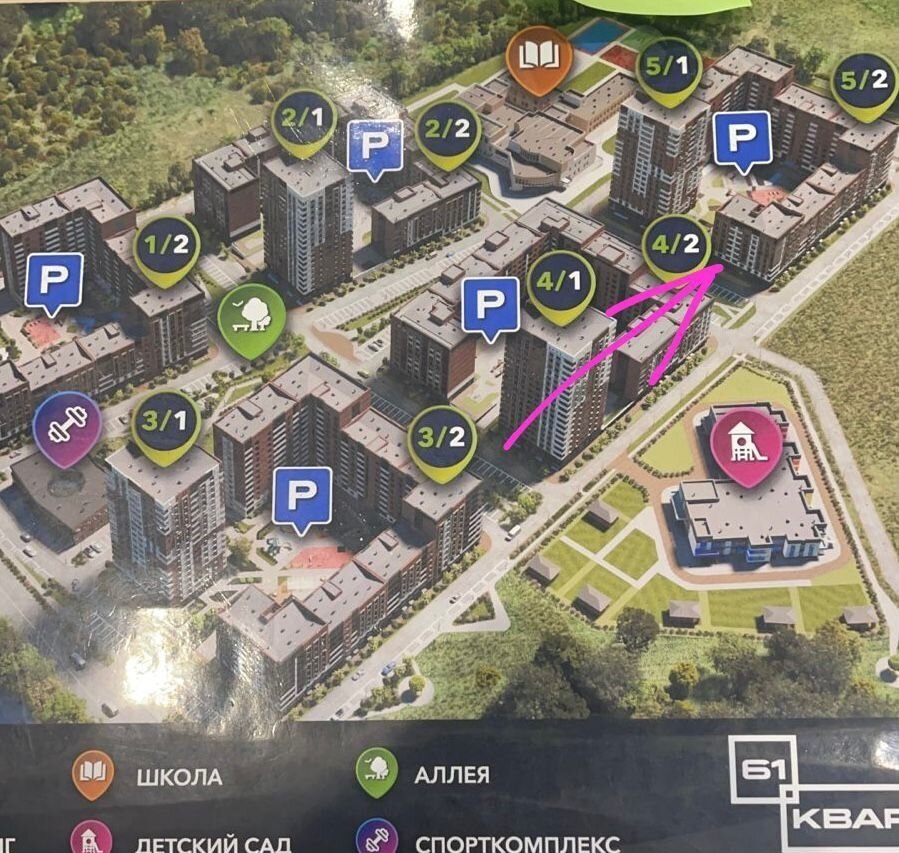899x853 pixels.
Task: Open the orange book school pin on the map
Action: pos(539,57)
